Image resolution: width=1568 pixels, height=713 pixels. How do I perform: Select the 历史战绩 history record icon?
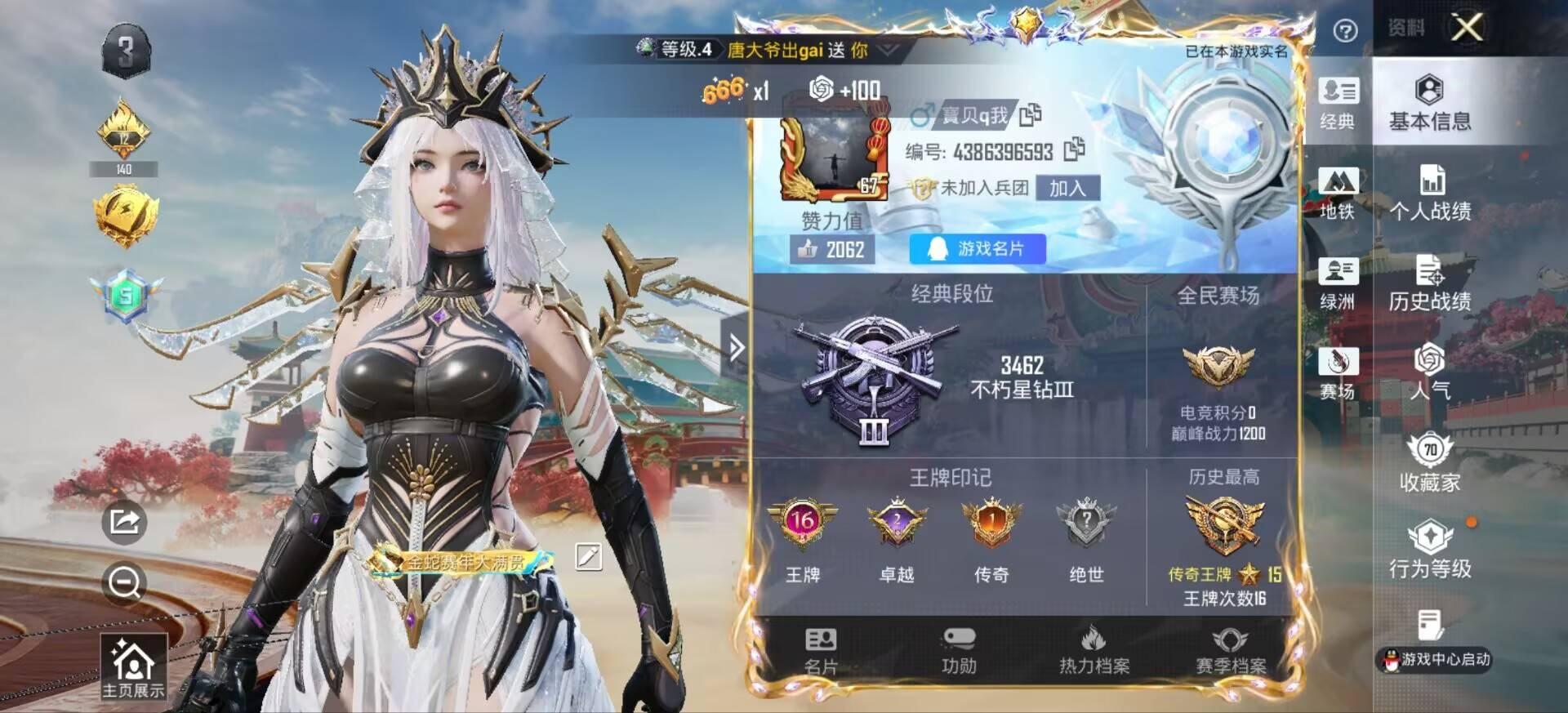click(x=1432, y=282)
